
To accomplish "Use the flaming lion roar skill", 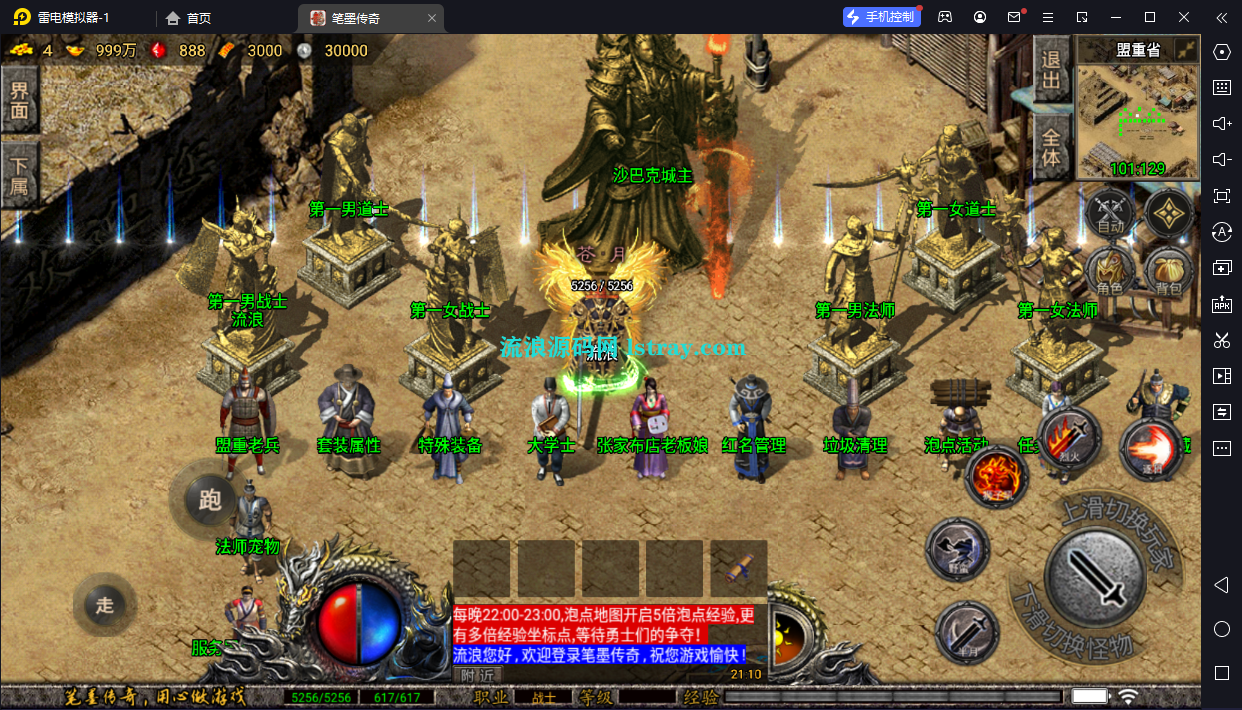I will [996, 478].
